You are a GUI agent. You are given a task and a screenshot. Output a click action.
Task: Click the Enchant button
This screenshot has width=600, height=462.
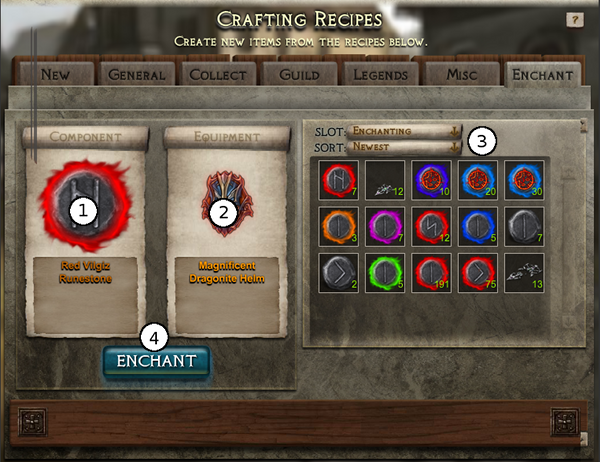pos(156,361)
